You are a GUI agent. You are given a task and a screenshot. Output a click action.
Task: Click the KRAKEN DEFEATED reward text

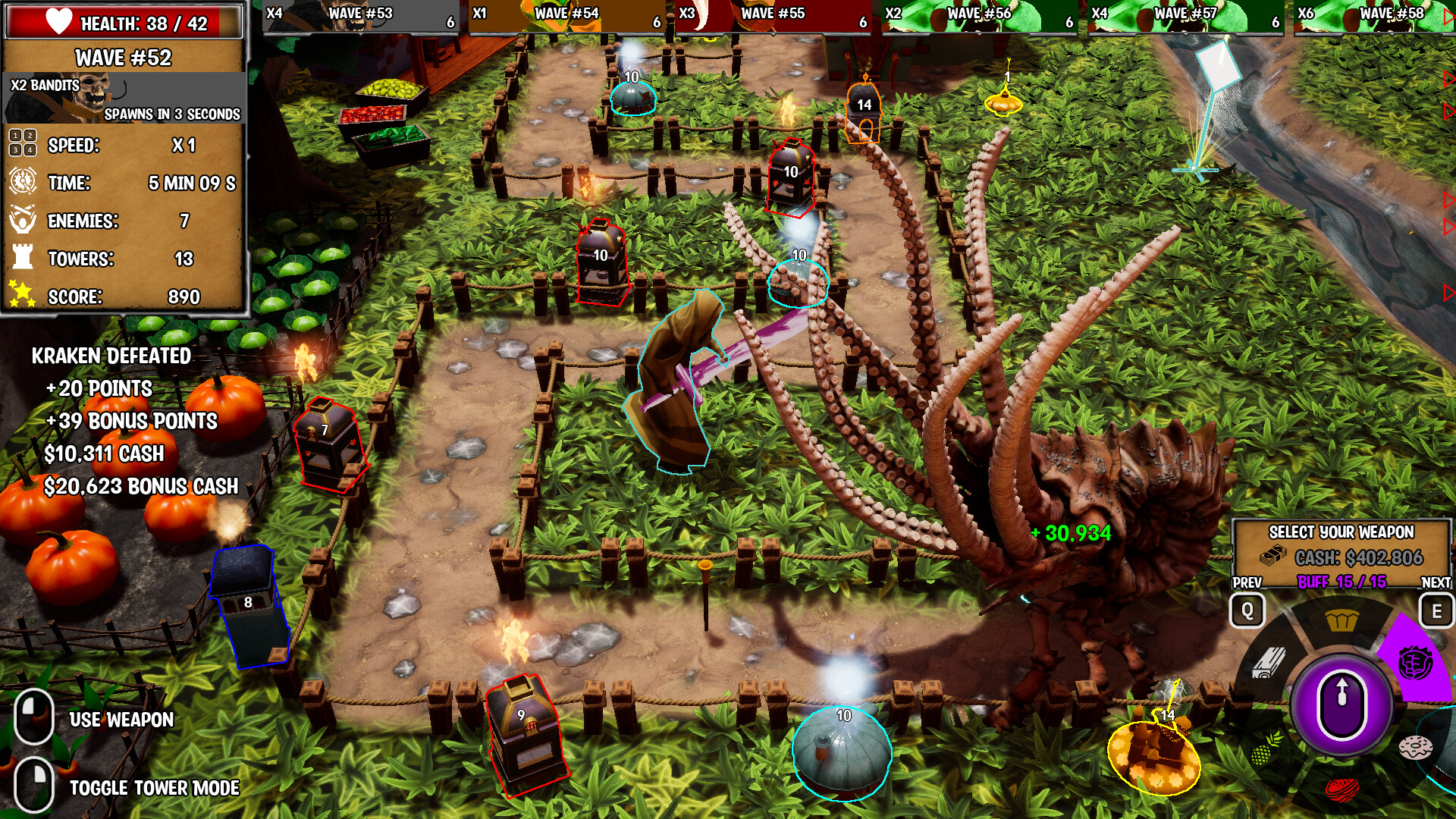click(x=110, y=353)
